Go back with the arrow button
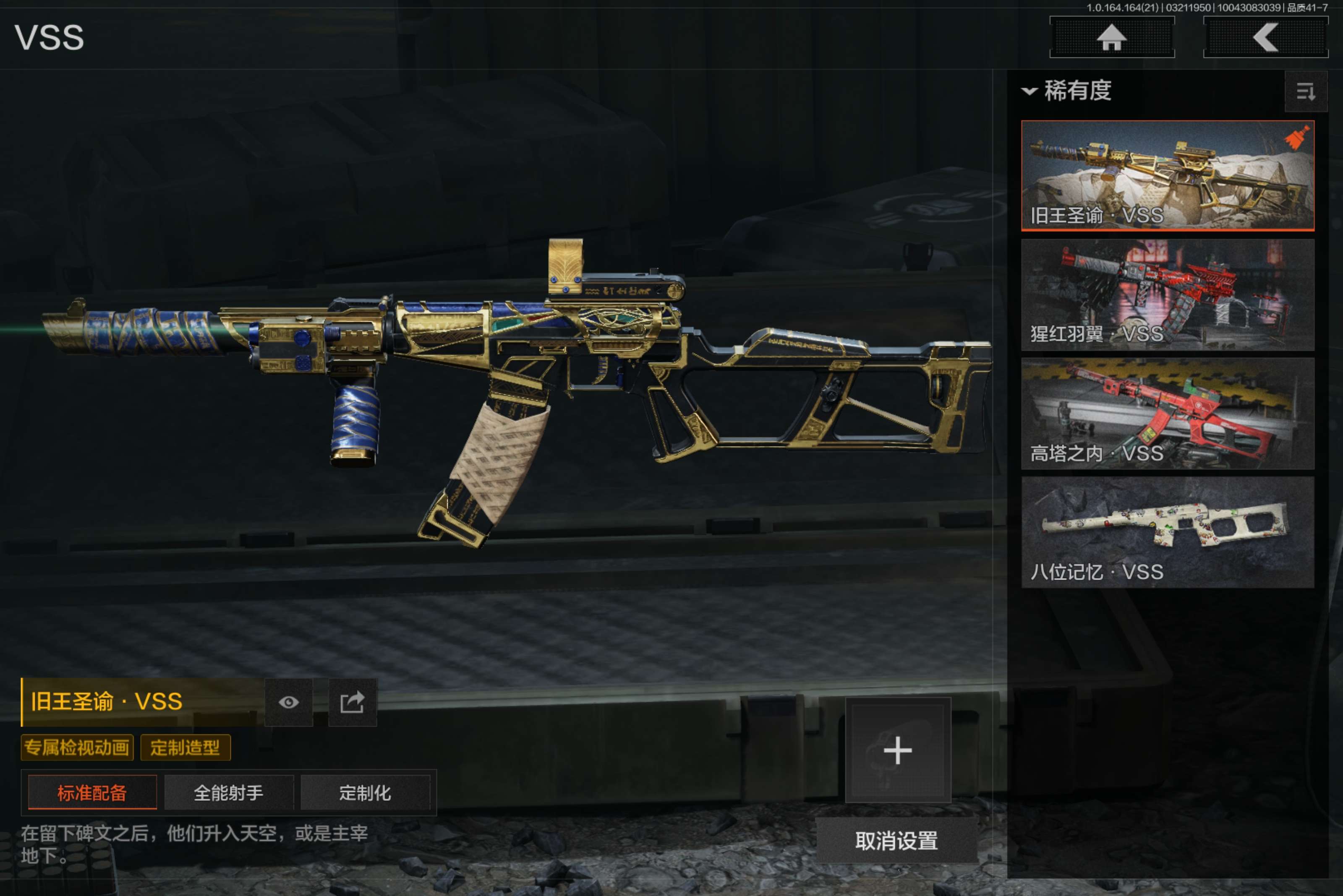This screenshot has height=896, width=1343. coord(1265,38)
